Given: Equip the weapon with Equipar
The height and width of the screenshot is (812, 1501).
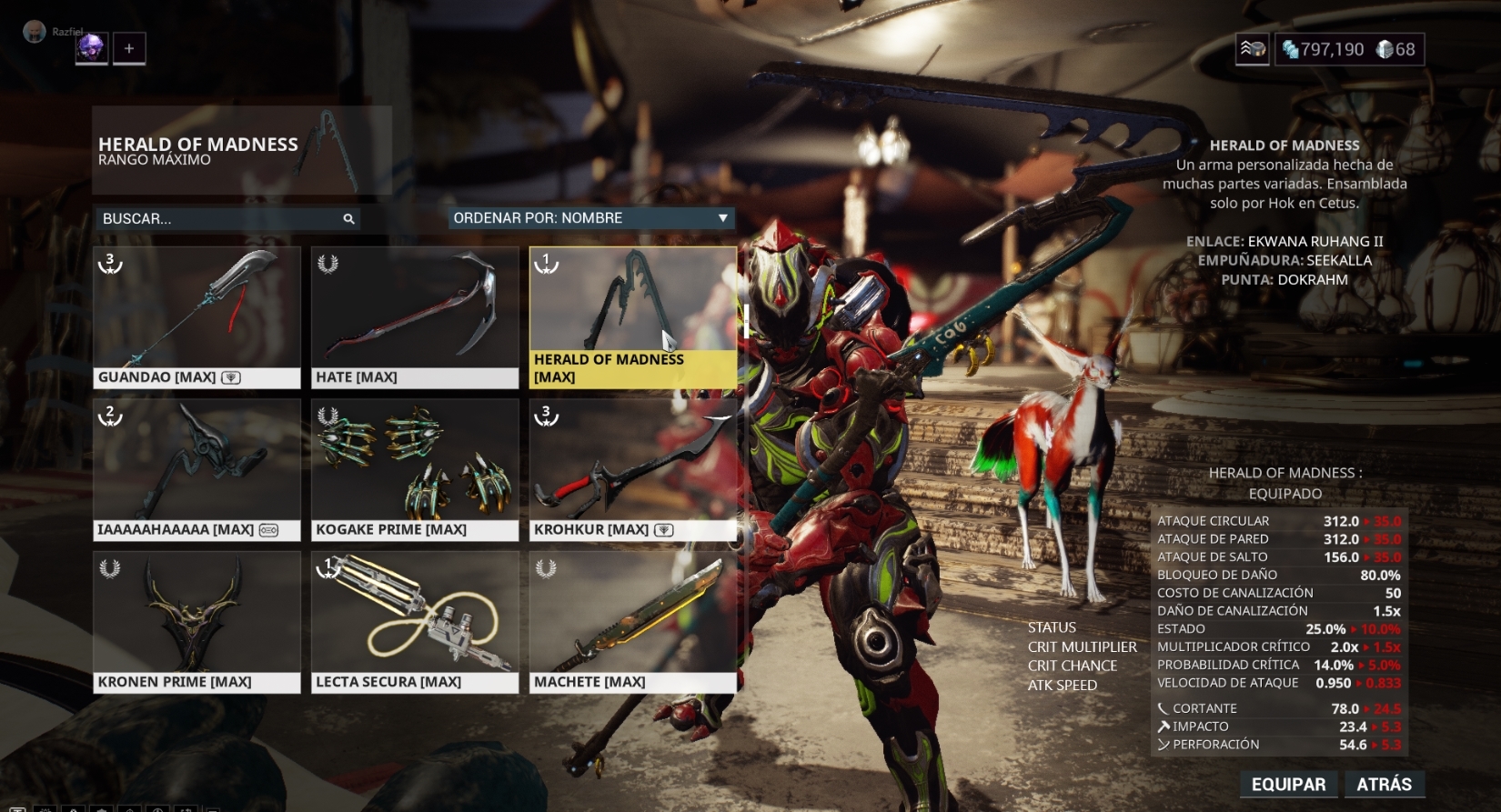Looking at the screenshot, I should click(1288, 784).
